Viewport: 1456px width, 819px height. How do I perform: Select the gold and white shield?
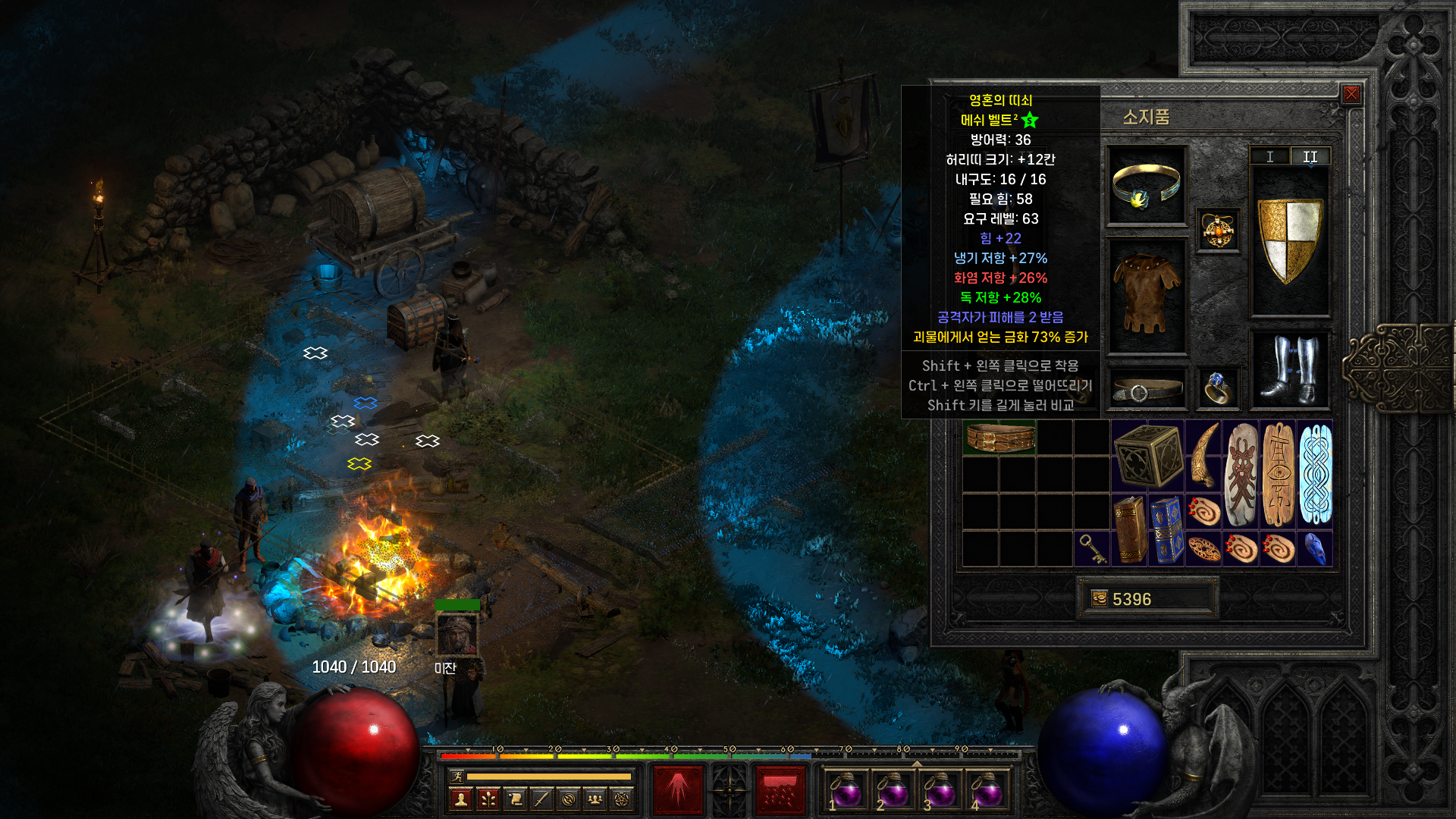(1290, 240)
